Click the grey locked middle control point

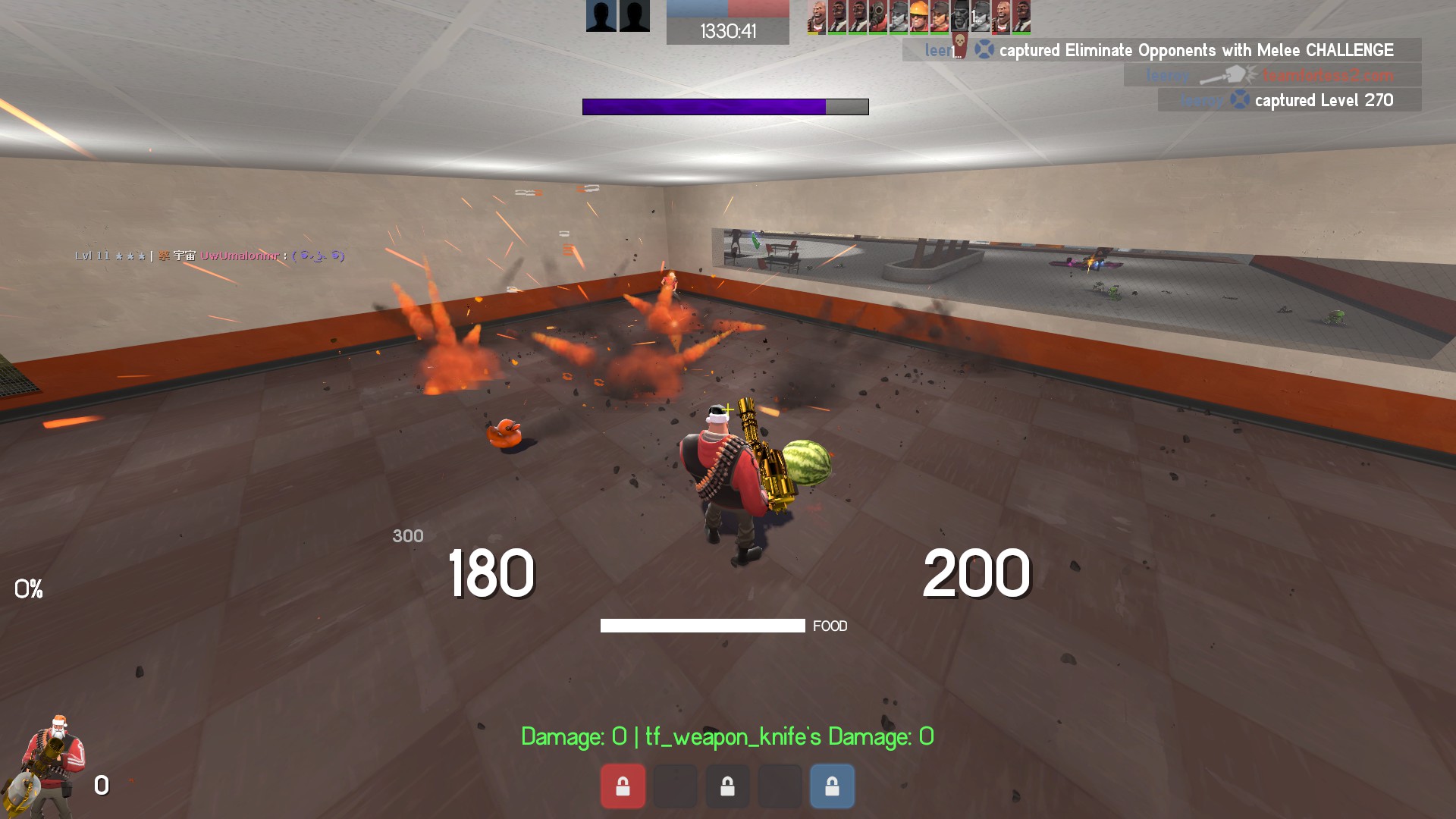pos(727,786)
